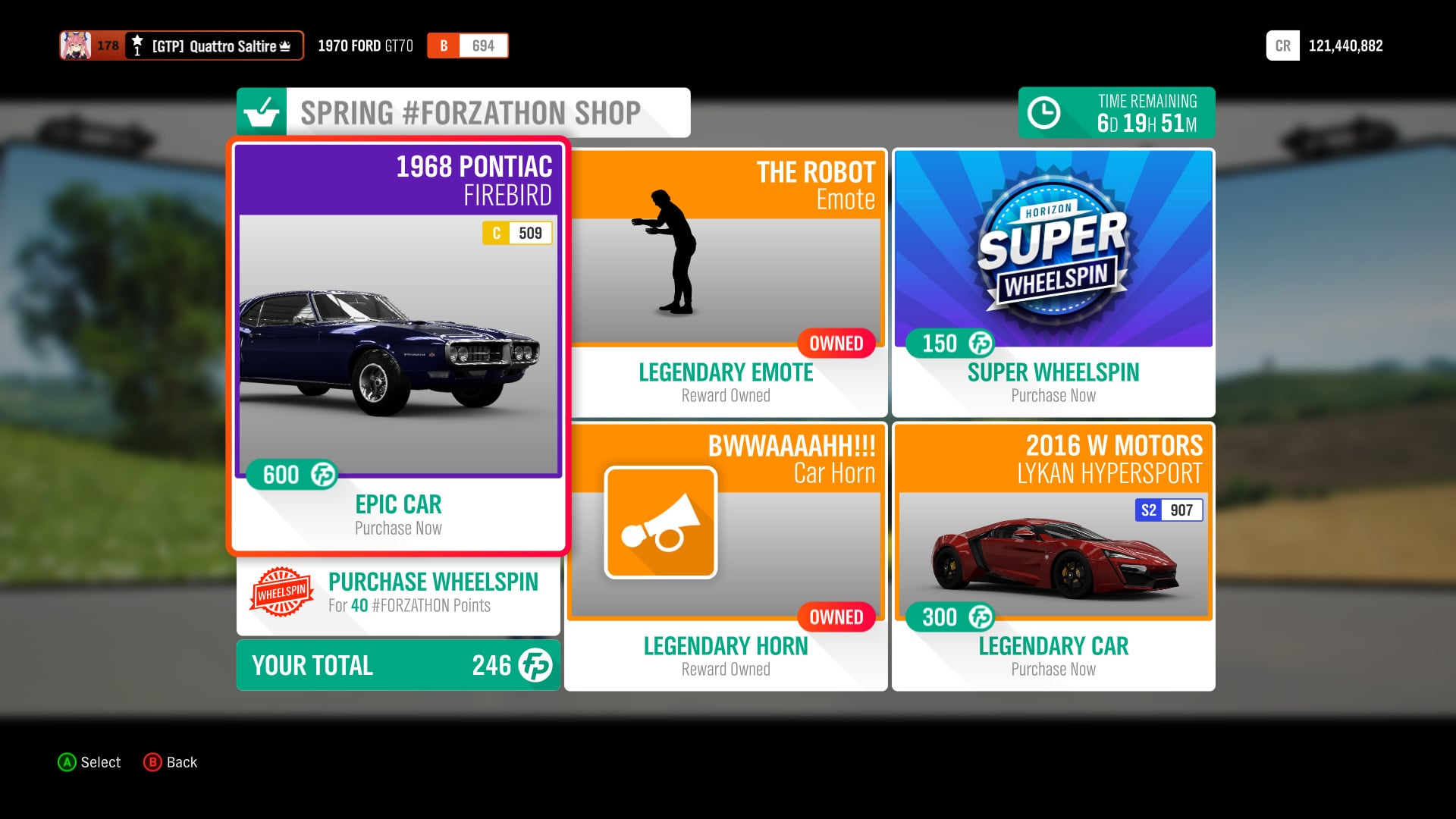Select the megaphone car horn icon
This screenshot has width=1456, height=819.
661,523
